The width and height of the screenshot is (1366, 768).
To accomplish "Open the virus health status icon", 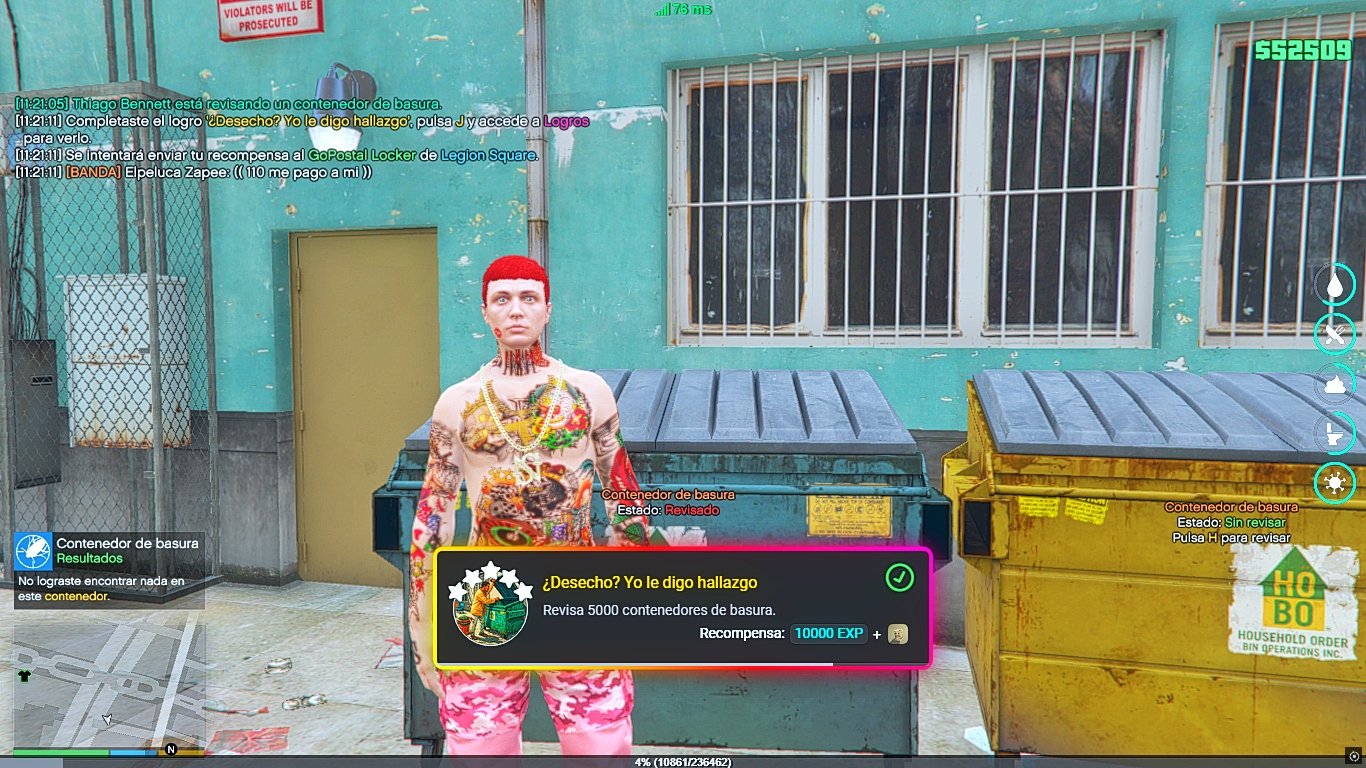I will (1334, 483).
